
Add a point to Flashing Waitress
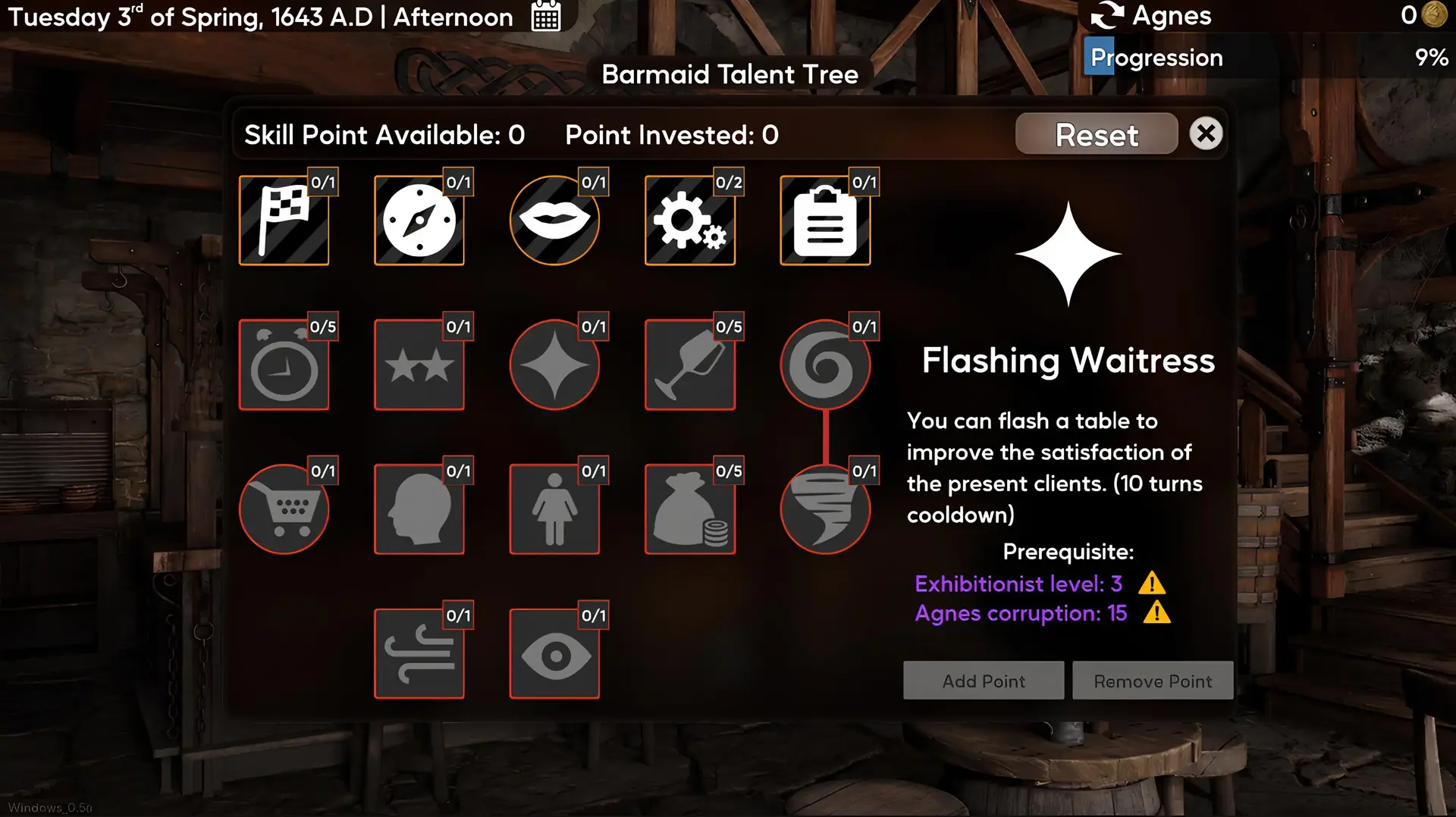pyautogui.click(x=983, y=681)
